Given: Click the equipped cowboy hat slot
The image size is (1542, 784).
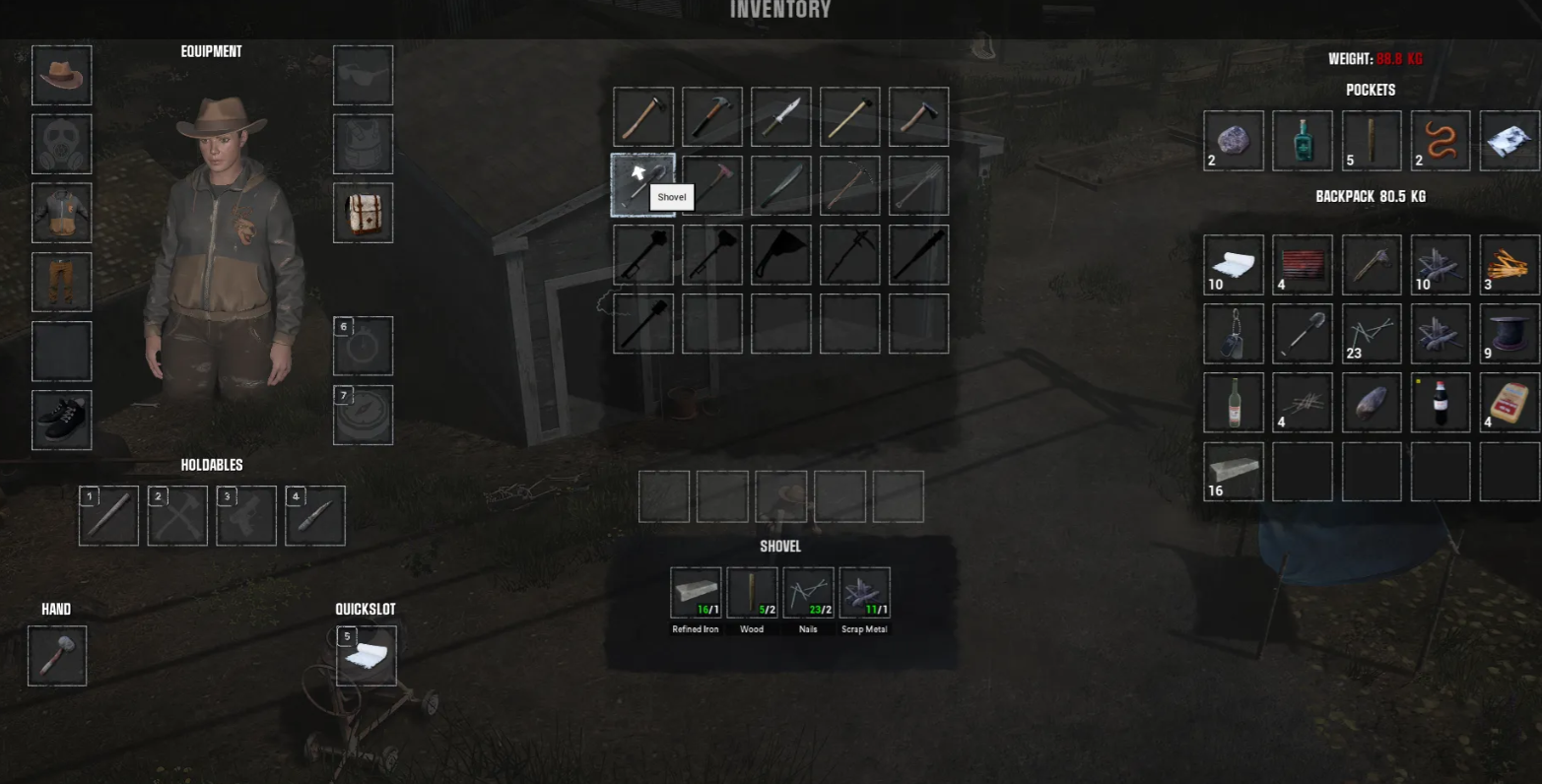Looking at the screenshot, I should pyautogui.click(x=61, y=75).
